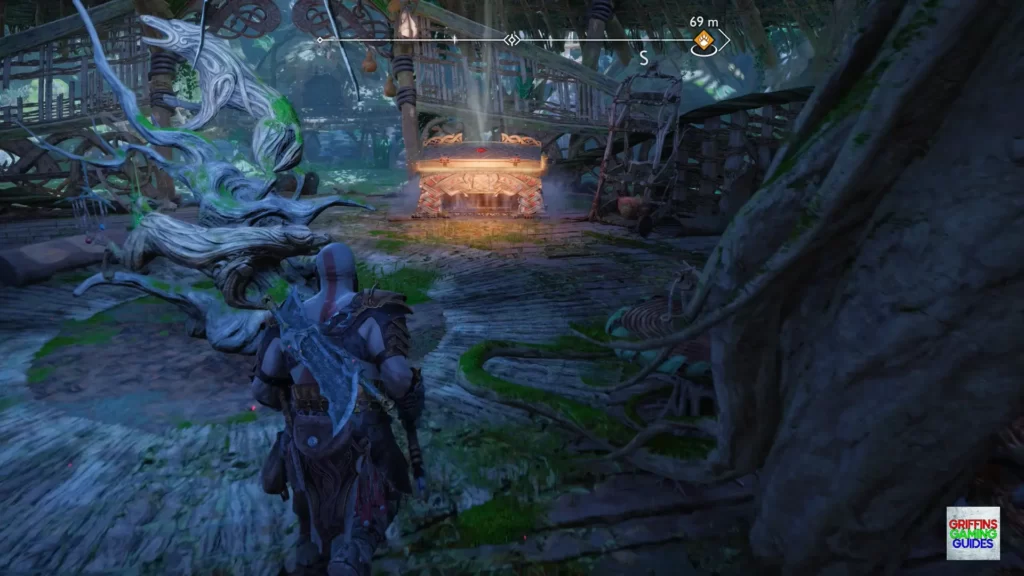Click the small diamond marker at the compass's left end
Viewport: 1024px width, 576px height.
coord(320,40)
